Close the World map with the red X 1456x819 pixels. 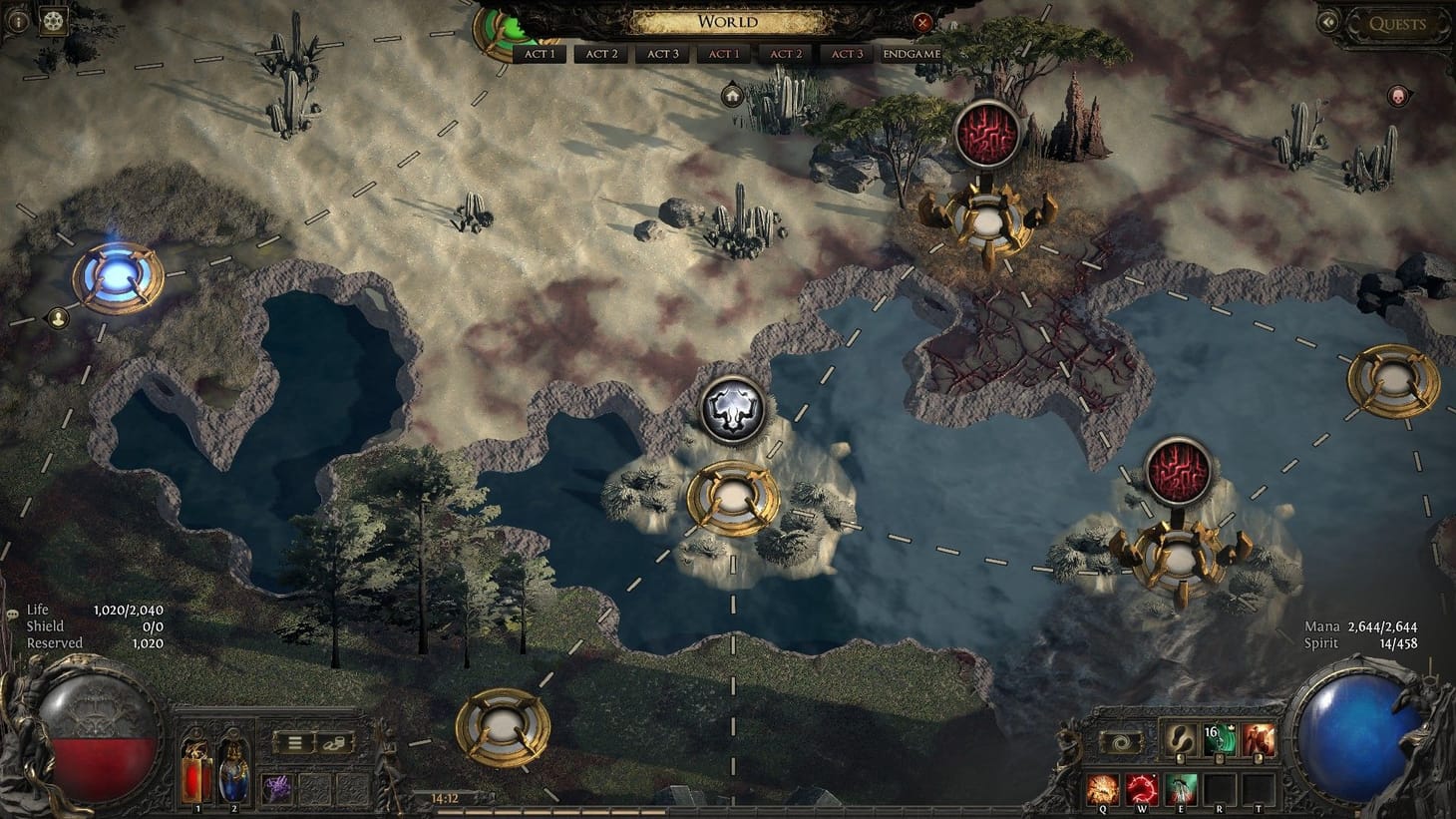tap(924, 24)
